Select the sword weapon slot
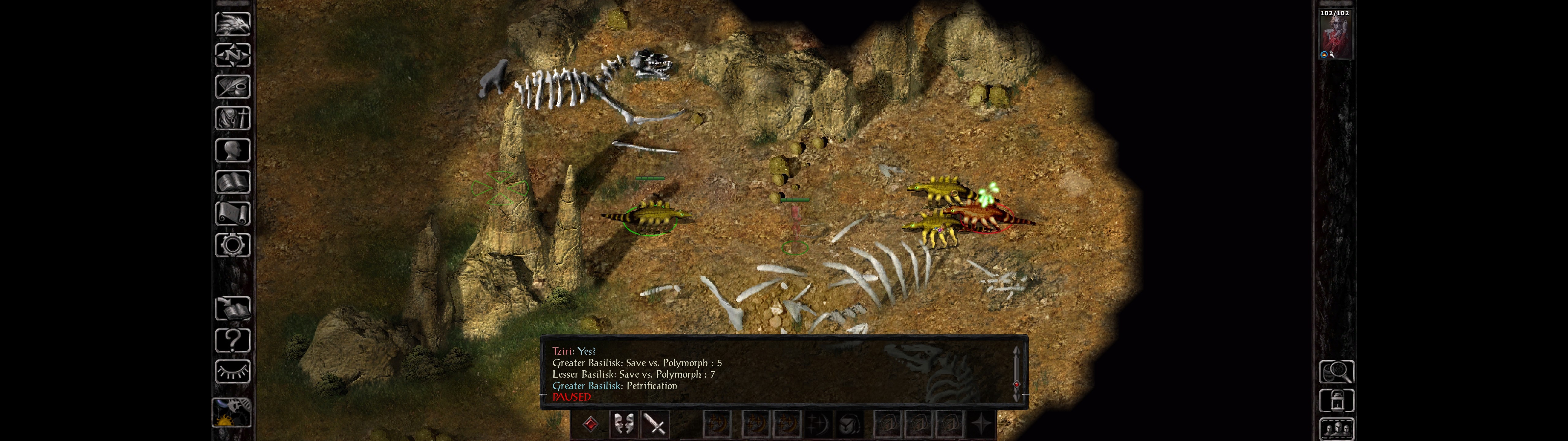1568x441 pixels. 656,424
